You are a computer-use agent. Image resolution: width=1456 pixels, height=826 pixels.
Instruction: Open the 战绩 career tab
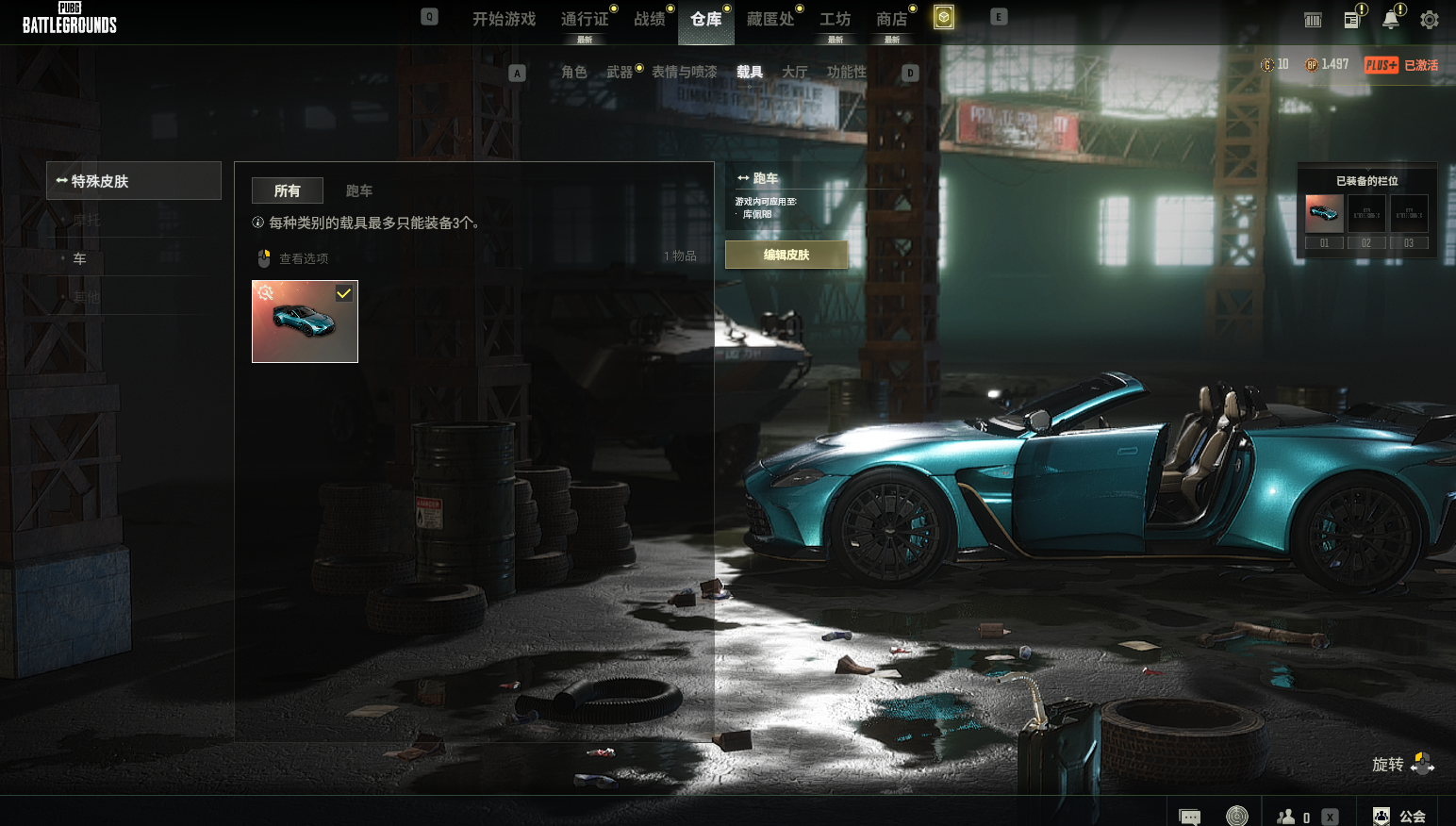point(649,19)
